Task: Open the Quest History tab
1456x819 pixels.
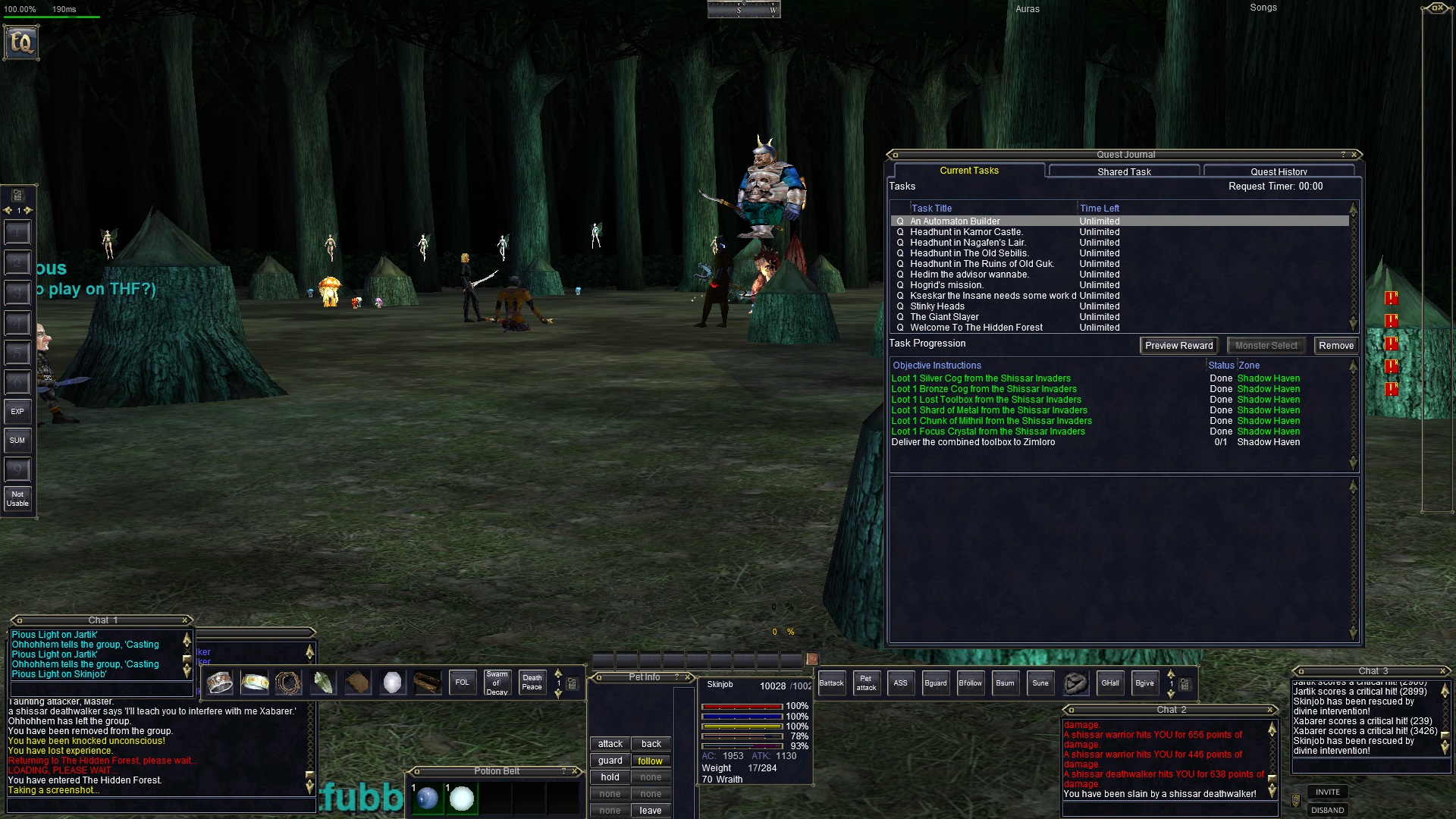Action: pyautogui.click(x=1279, y=172)
